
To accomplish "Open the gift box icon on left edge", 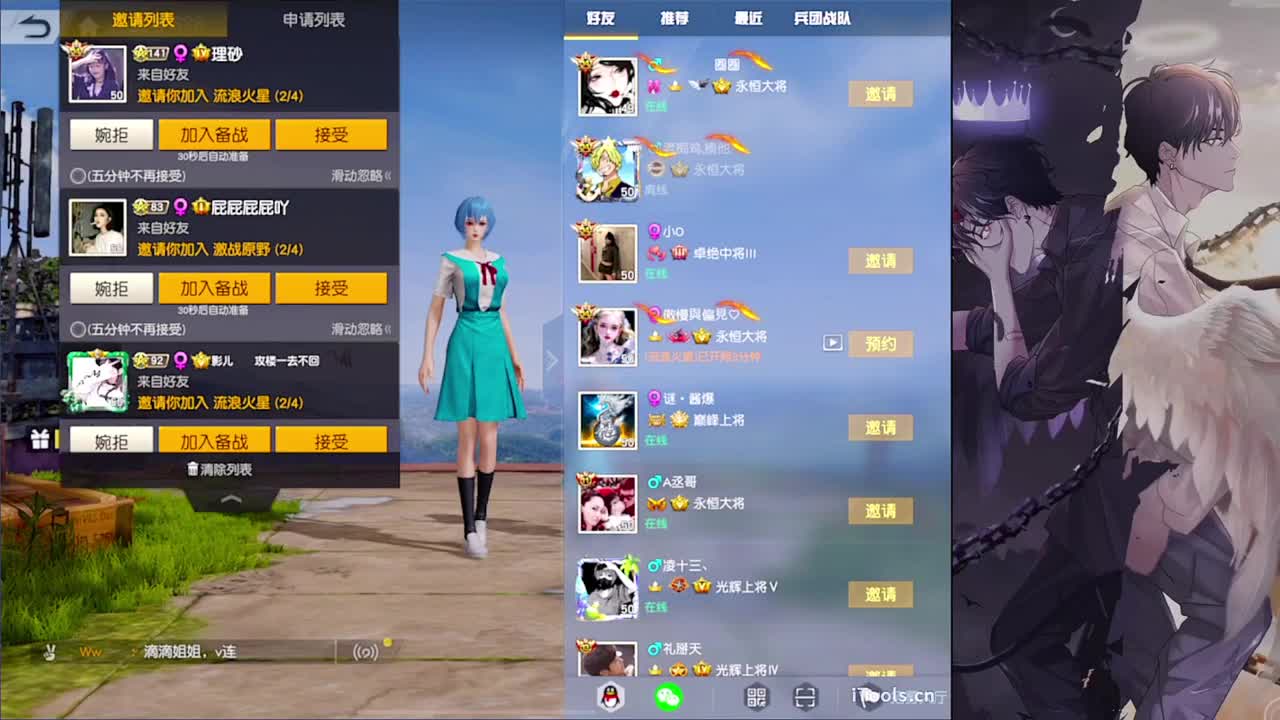I will pyautogui.click(x=38, y=440).
